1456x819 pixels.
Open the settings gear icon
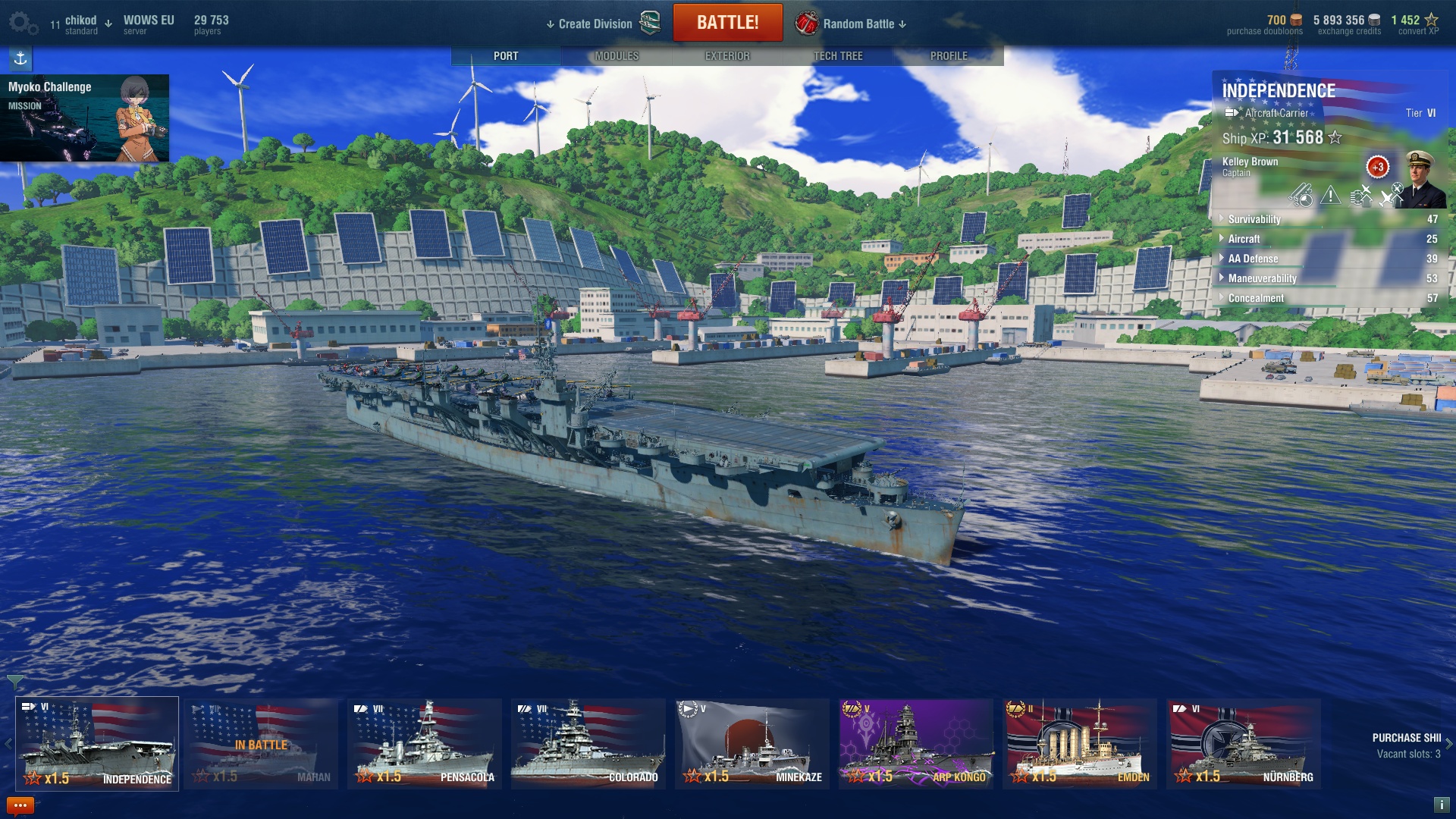(21, 23)
